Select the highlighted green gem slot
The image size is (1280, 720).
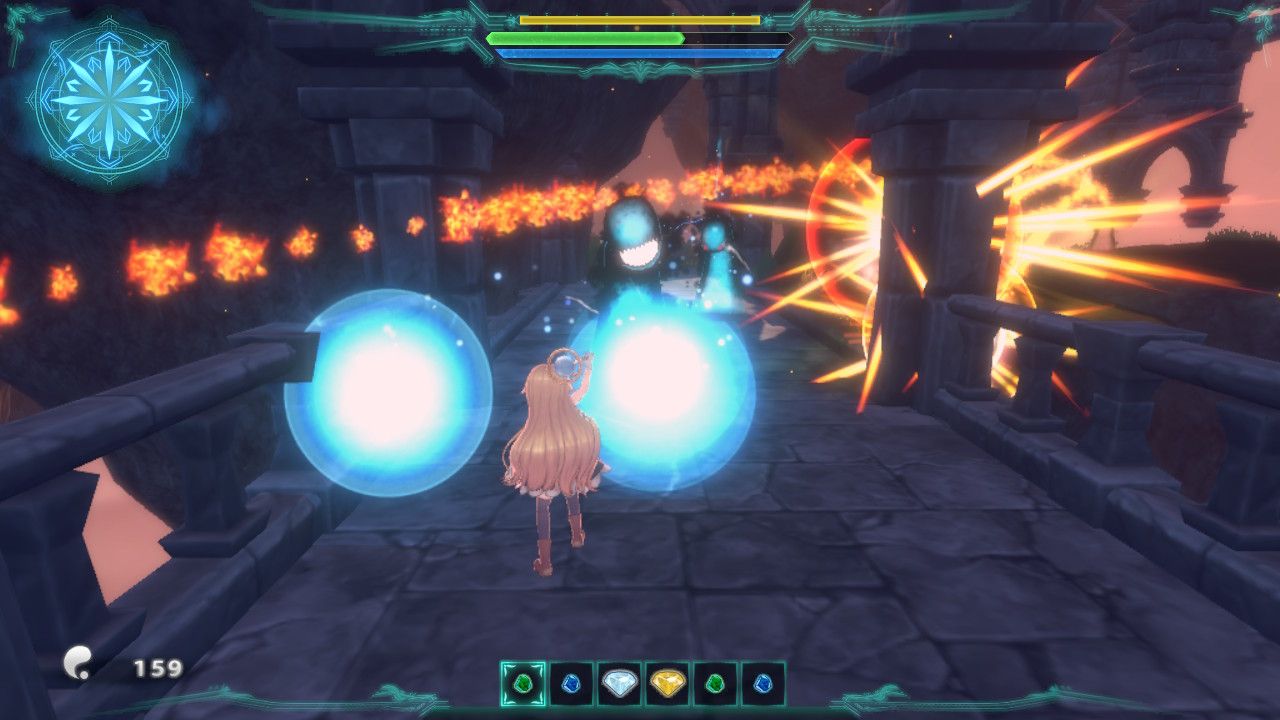[x=523, y=684]
